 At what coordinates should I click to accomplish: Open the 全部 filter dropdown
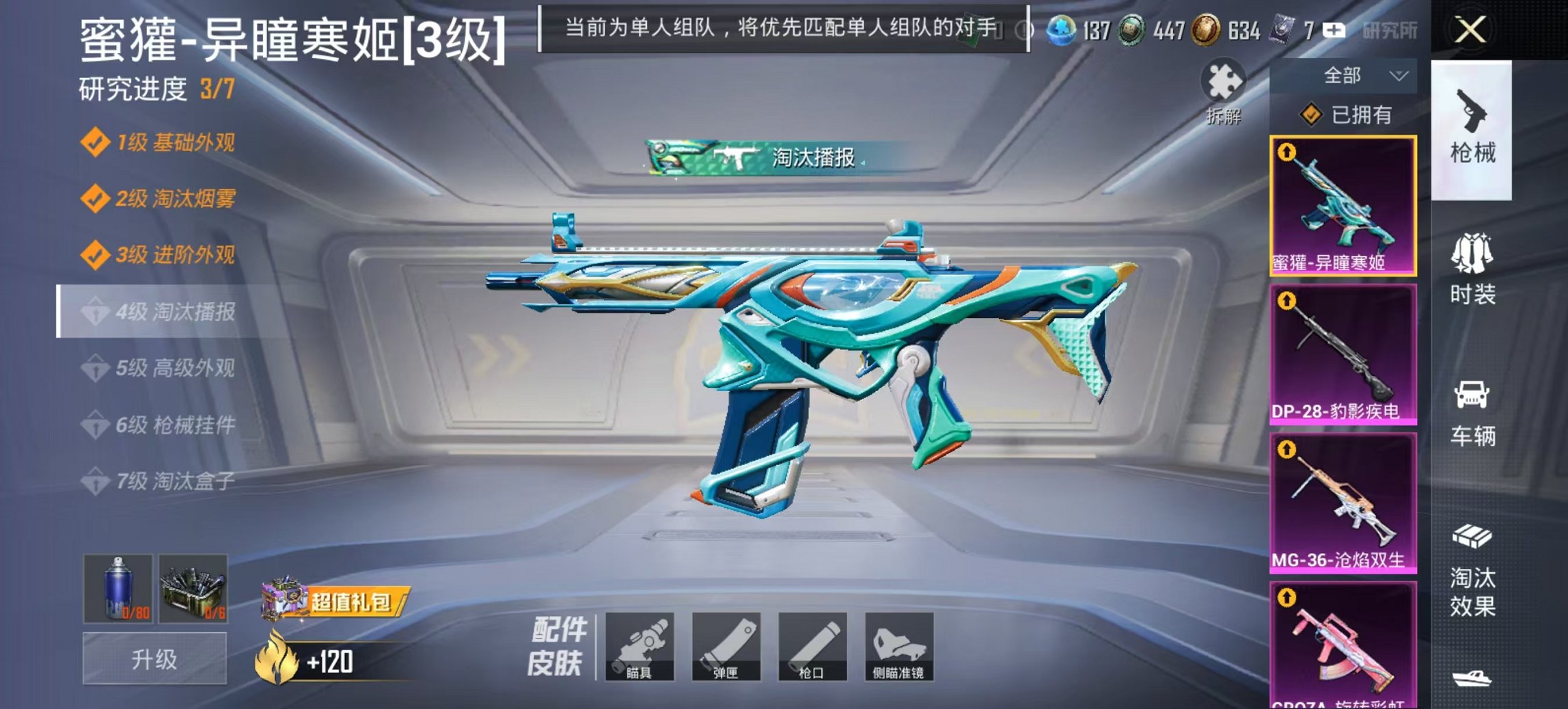(1345, 76)
